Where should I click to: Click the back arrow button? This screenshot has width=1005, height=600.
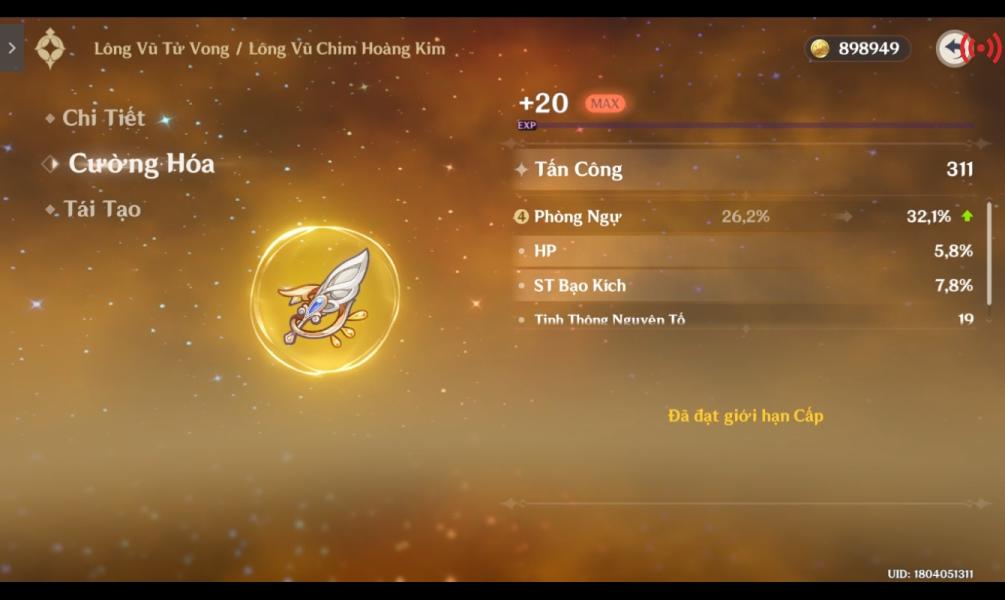click(952, 48)
